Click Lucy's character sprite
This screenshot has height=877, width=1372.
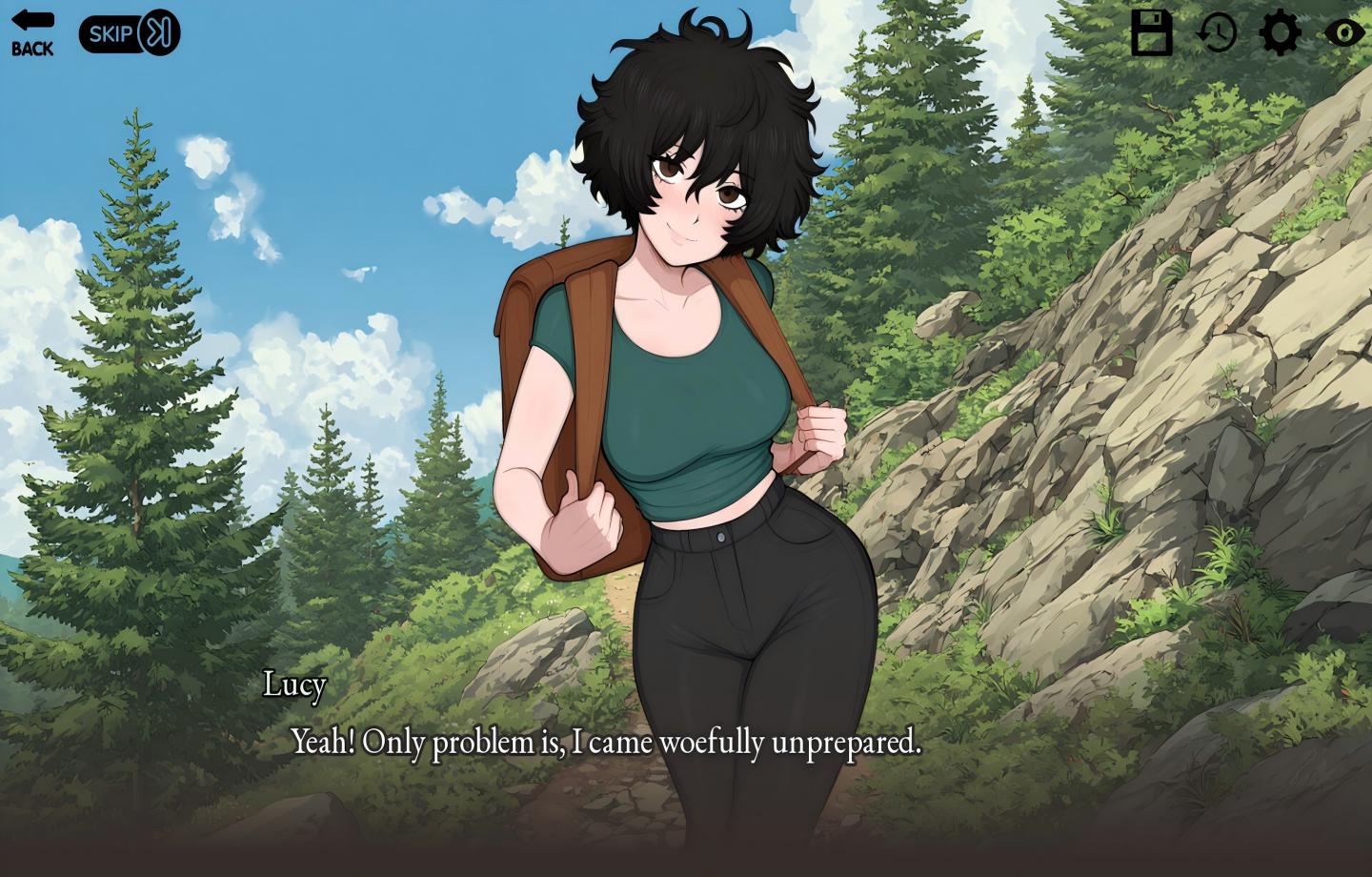[x=696, y=381]
